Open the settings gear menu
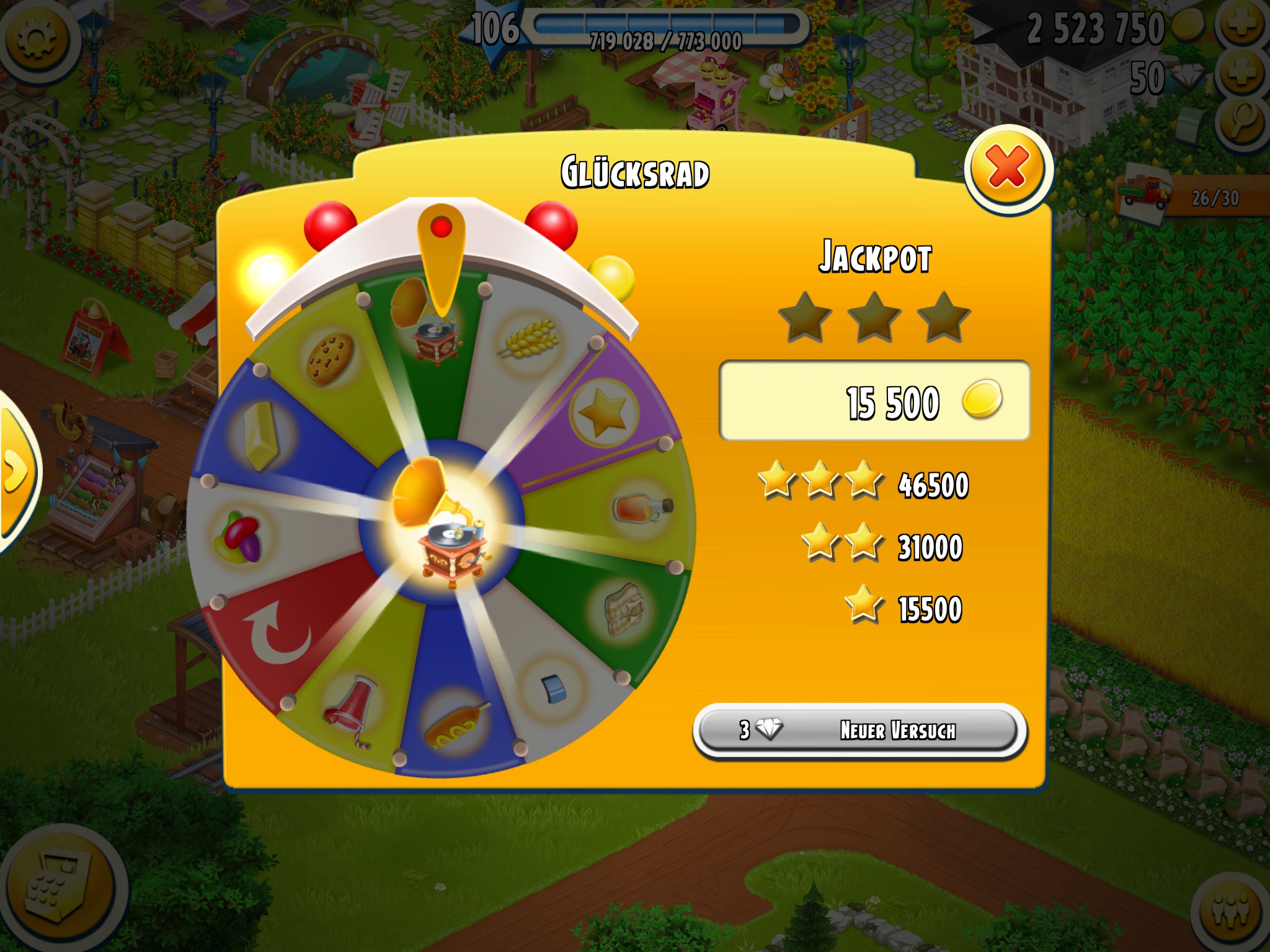 [36, 38]
